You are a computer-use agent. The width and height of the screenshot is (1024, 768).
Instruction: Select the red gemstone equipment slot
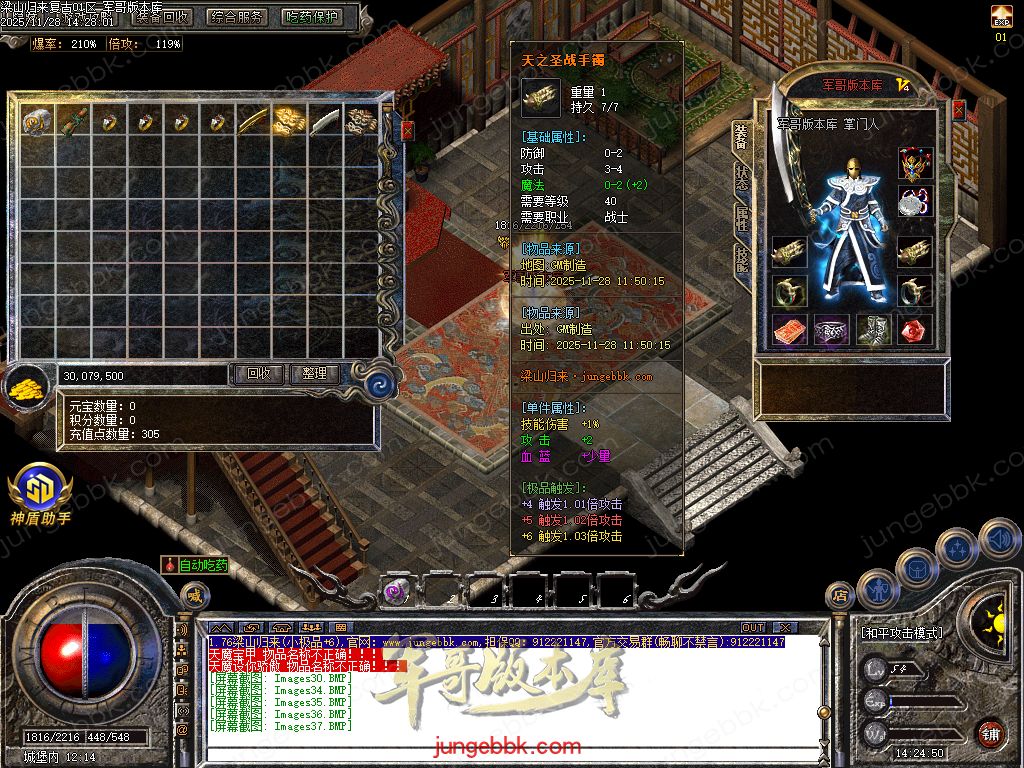coord(914,330)
